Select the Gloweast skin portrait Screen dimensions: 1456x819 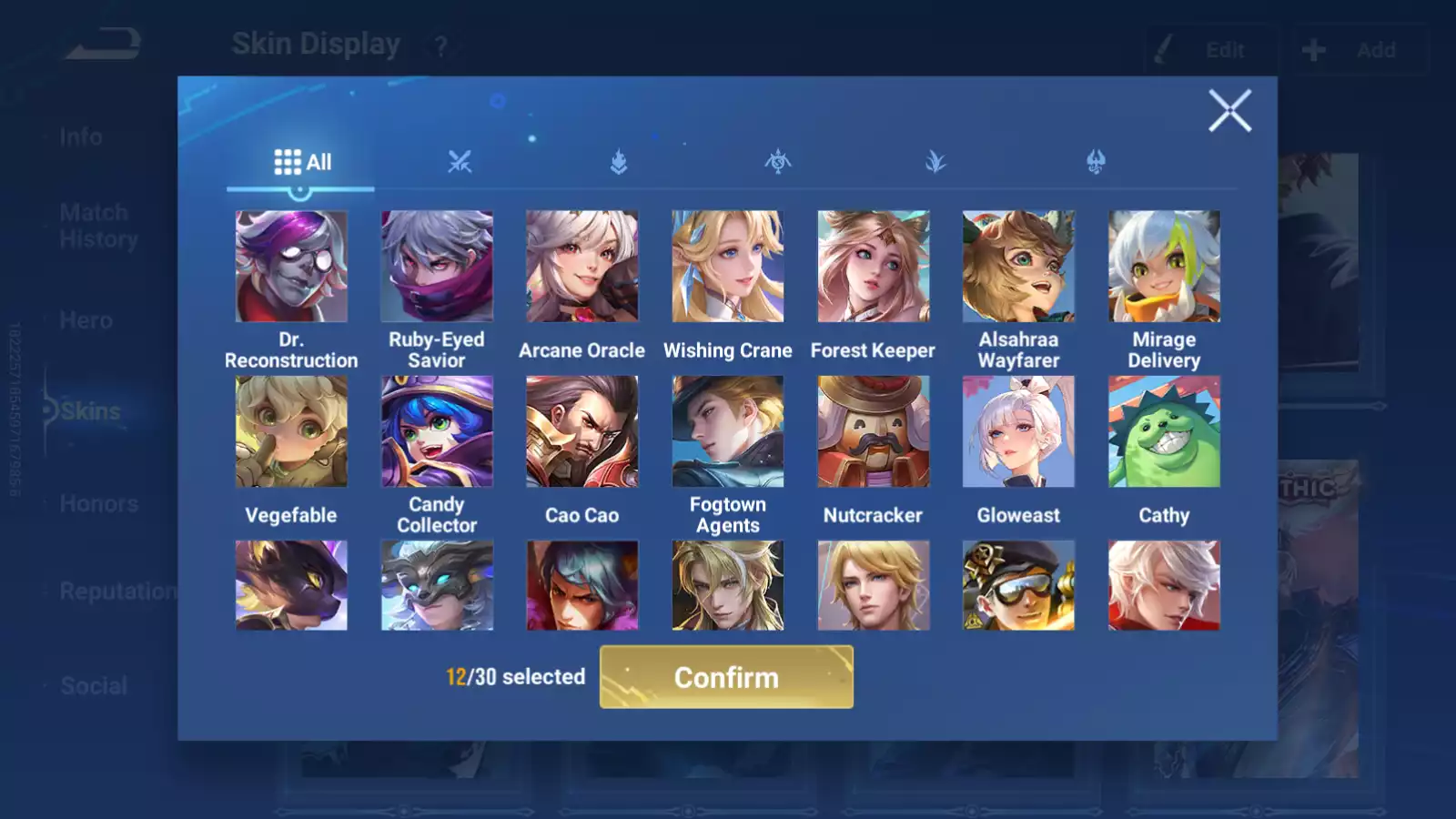click(1018, 431)
